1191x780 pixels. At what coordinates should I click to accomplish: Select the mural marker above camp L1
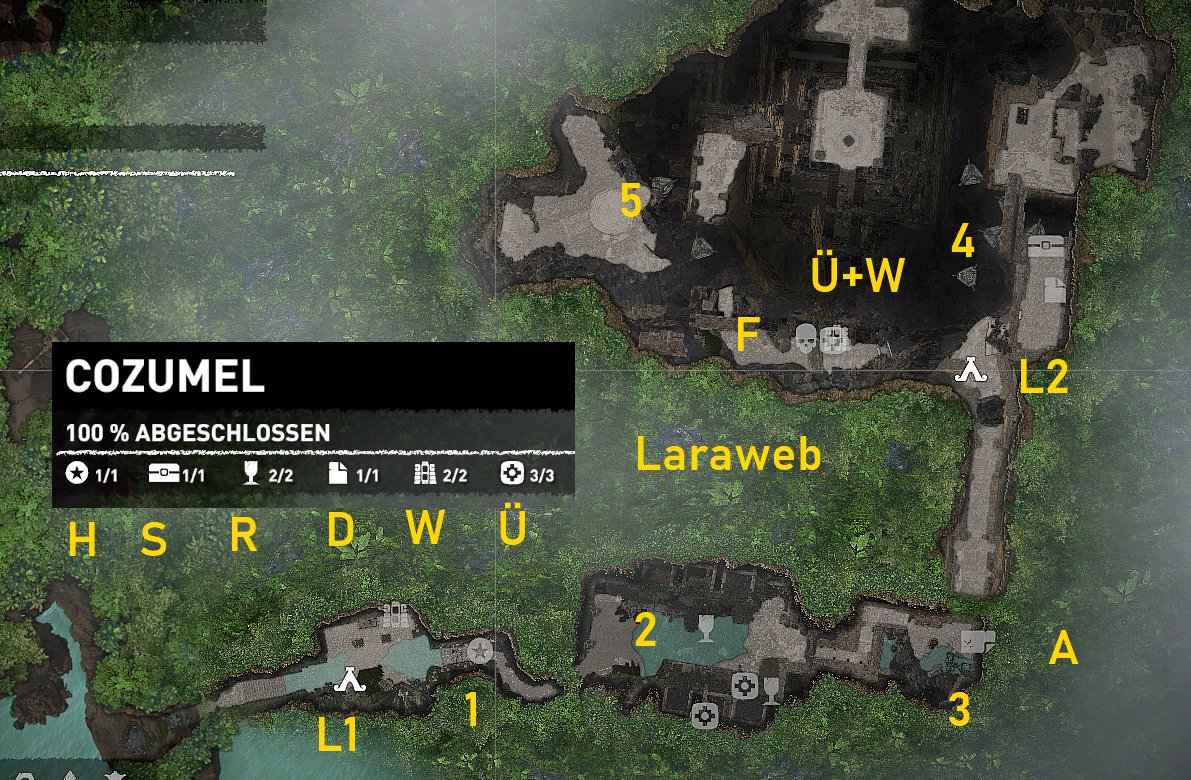[394, 613]
